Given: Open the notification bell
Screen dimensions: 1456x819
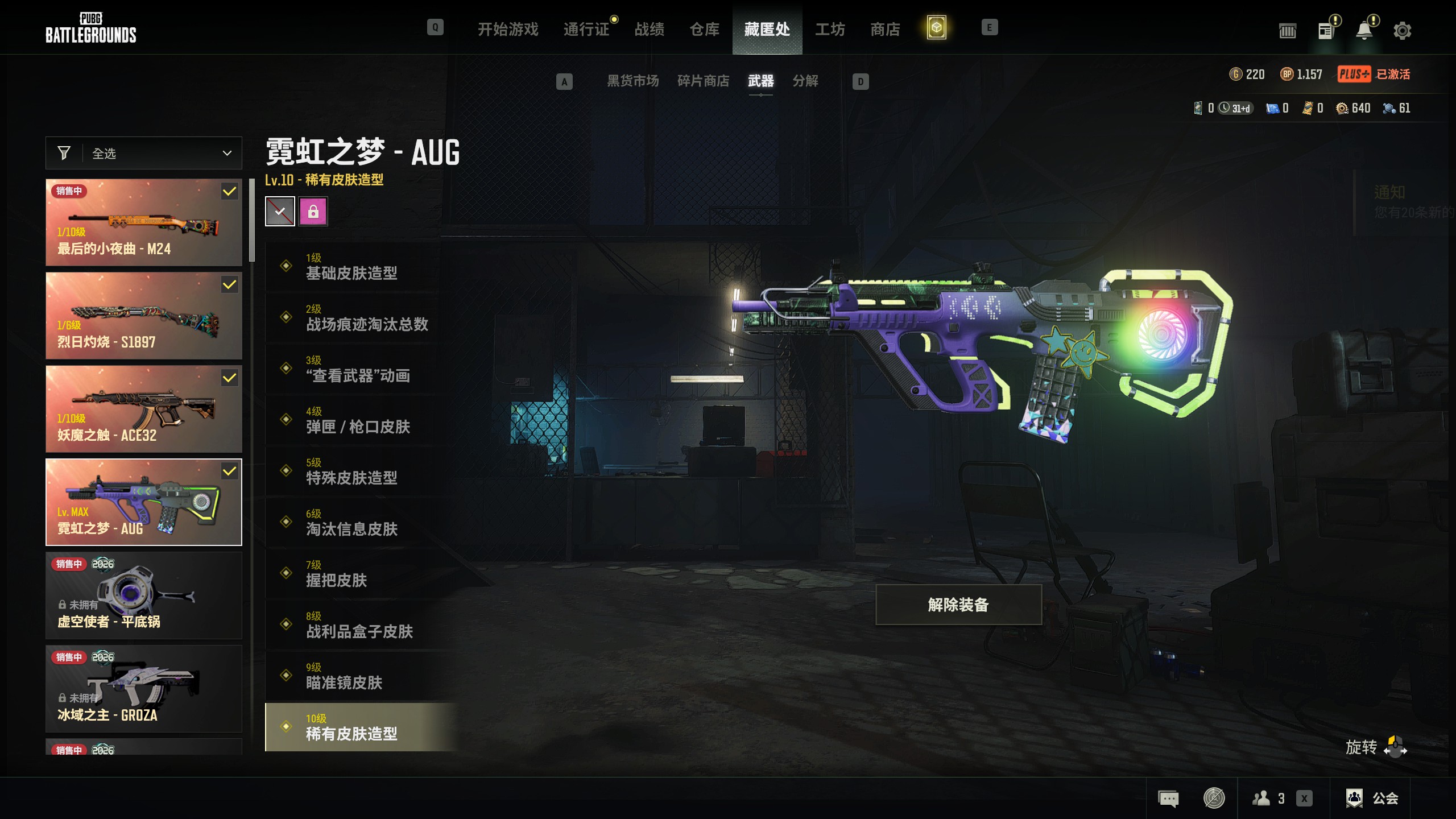Looking at the screenshot, I should pyautogui.click(x=1364, y=30).
